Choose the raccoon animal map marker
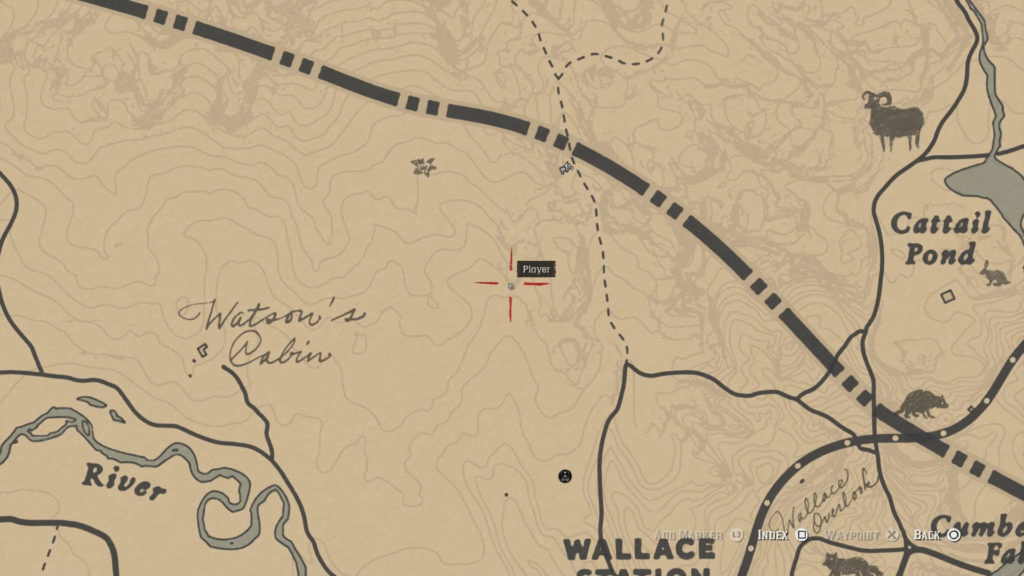 point(921,404)
